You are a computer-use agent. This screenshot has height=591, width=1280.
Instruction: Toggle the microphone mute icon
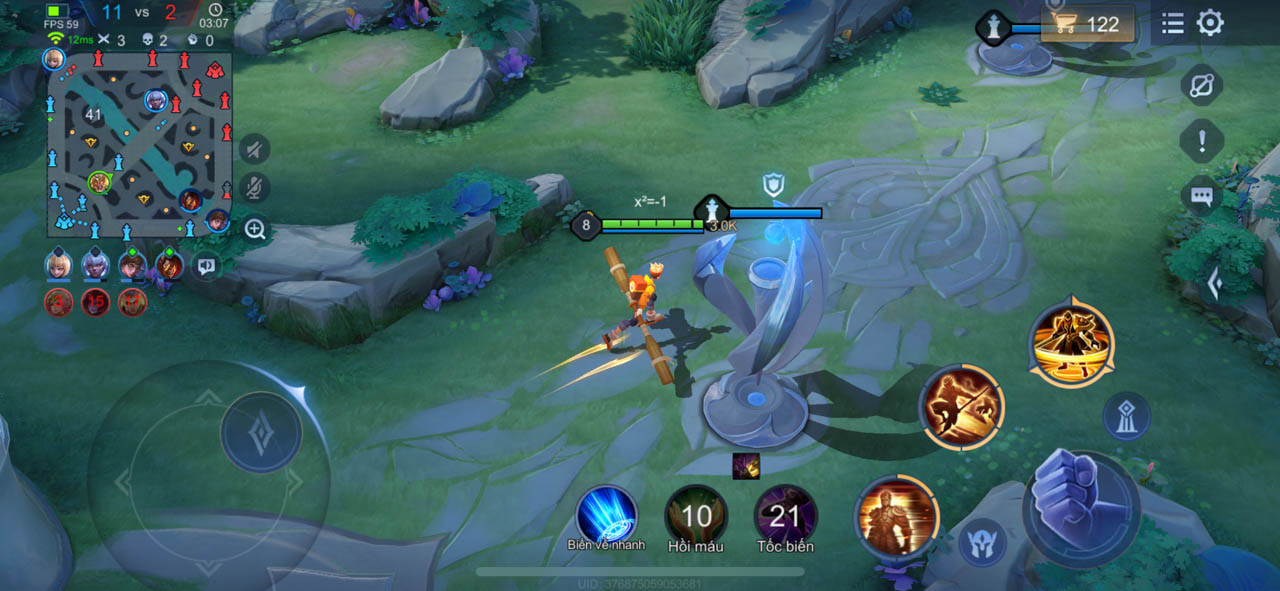coord(255,187)
